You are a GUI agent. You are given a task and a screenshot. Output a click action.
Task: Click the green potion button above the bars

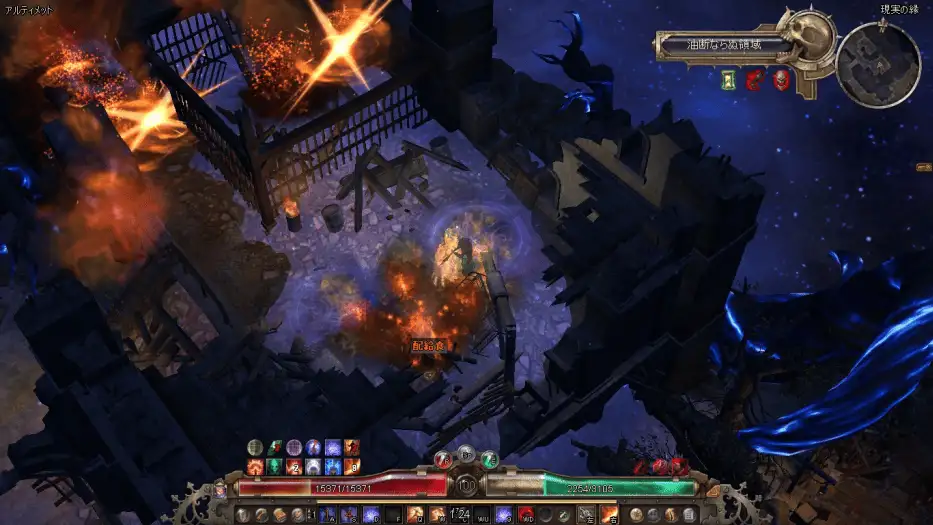click(489, 459)
